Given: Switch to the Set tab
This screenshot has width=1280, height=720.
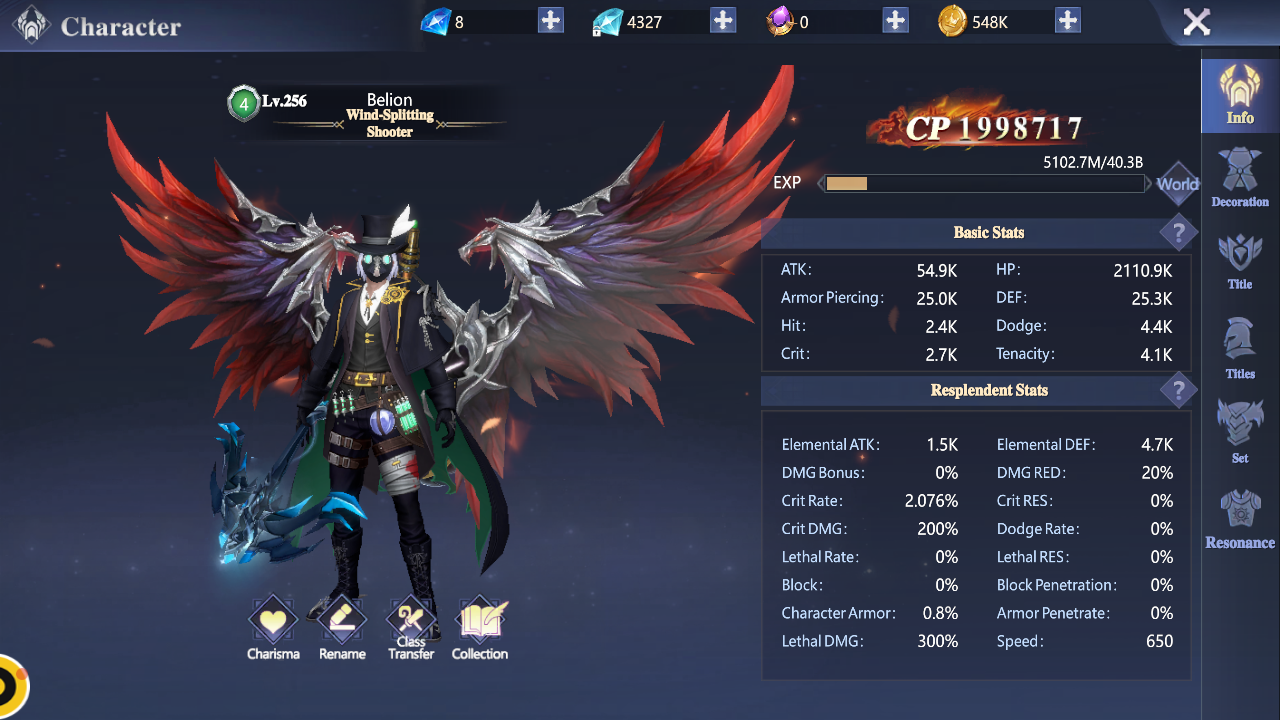Looking at the screenshot, I should click(1240, 432).
